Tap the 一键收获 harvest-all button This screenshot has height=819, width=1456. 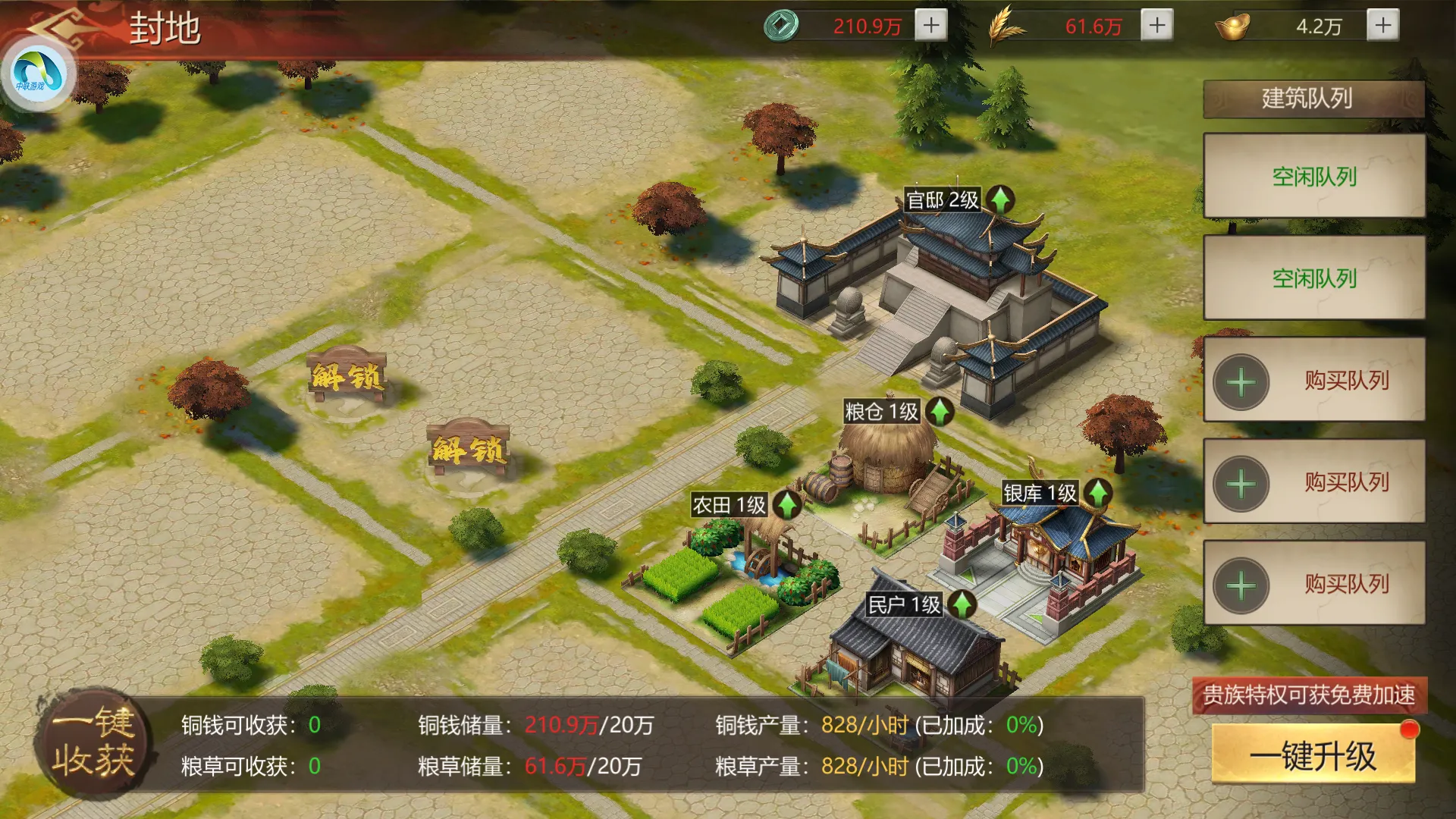94,742
